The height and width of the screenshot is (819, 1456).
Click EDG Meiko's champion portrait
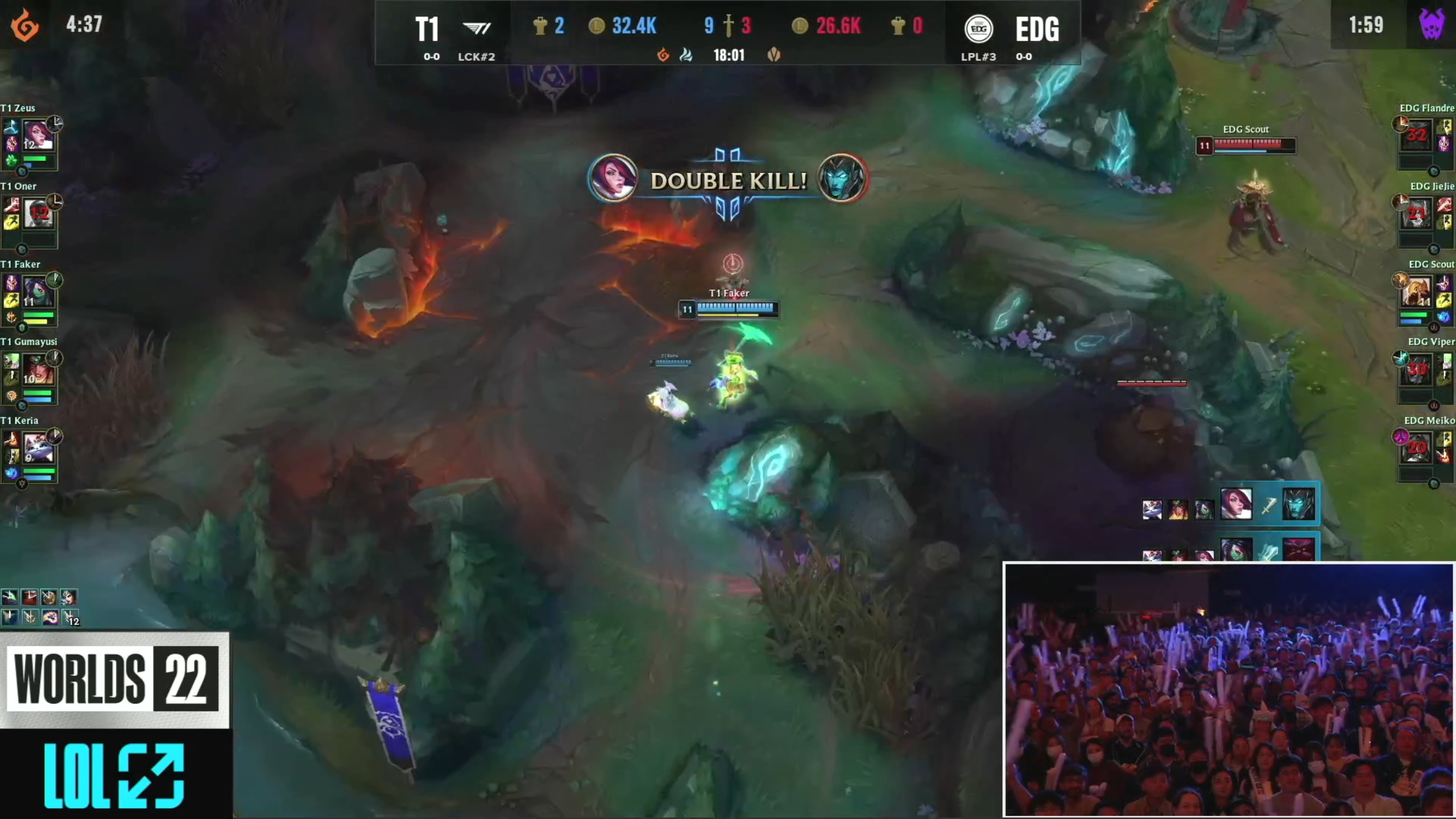(1416, 448)
